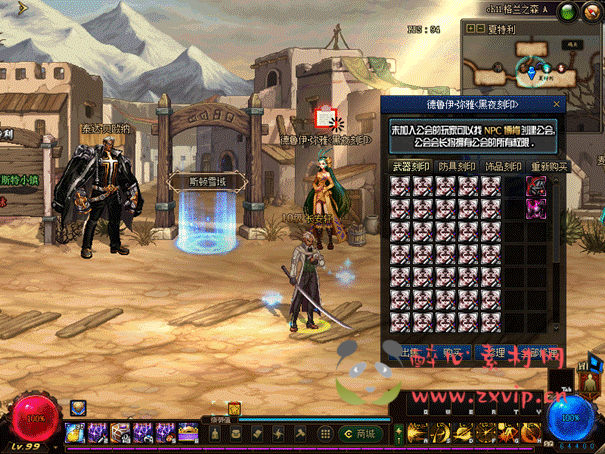The height and width of the screenshot is (454, 605).
Task: Switch to the 武器刻印 tab
Action: pyautogui.click(x=410, y=167)
